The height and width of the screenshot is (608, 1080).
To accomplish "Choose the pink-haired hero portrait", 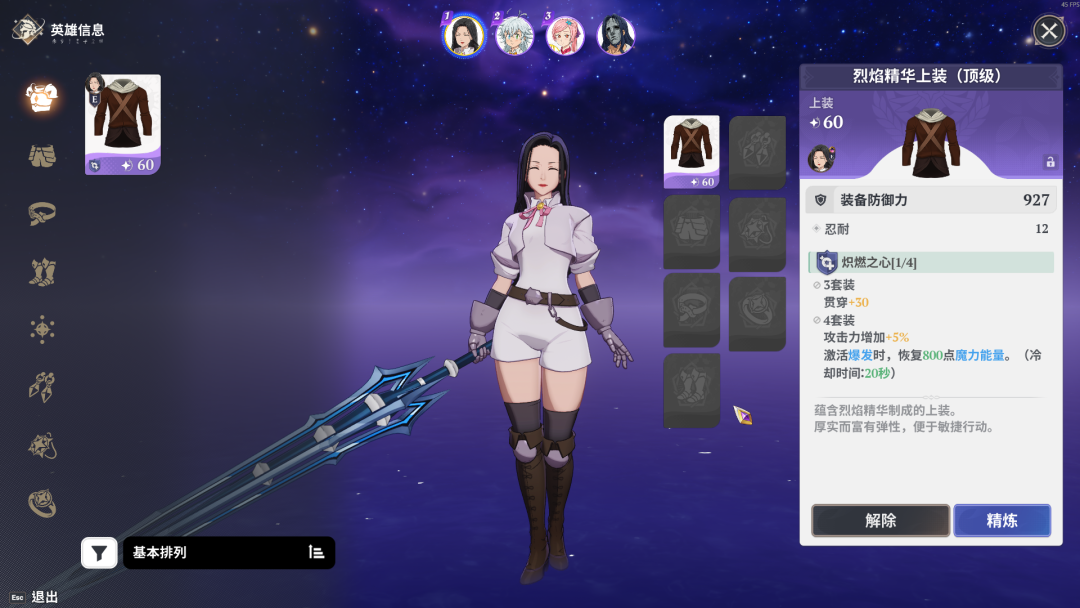I will coord(565,36).
